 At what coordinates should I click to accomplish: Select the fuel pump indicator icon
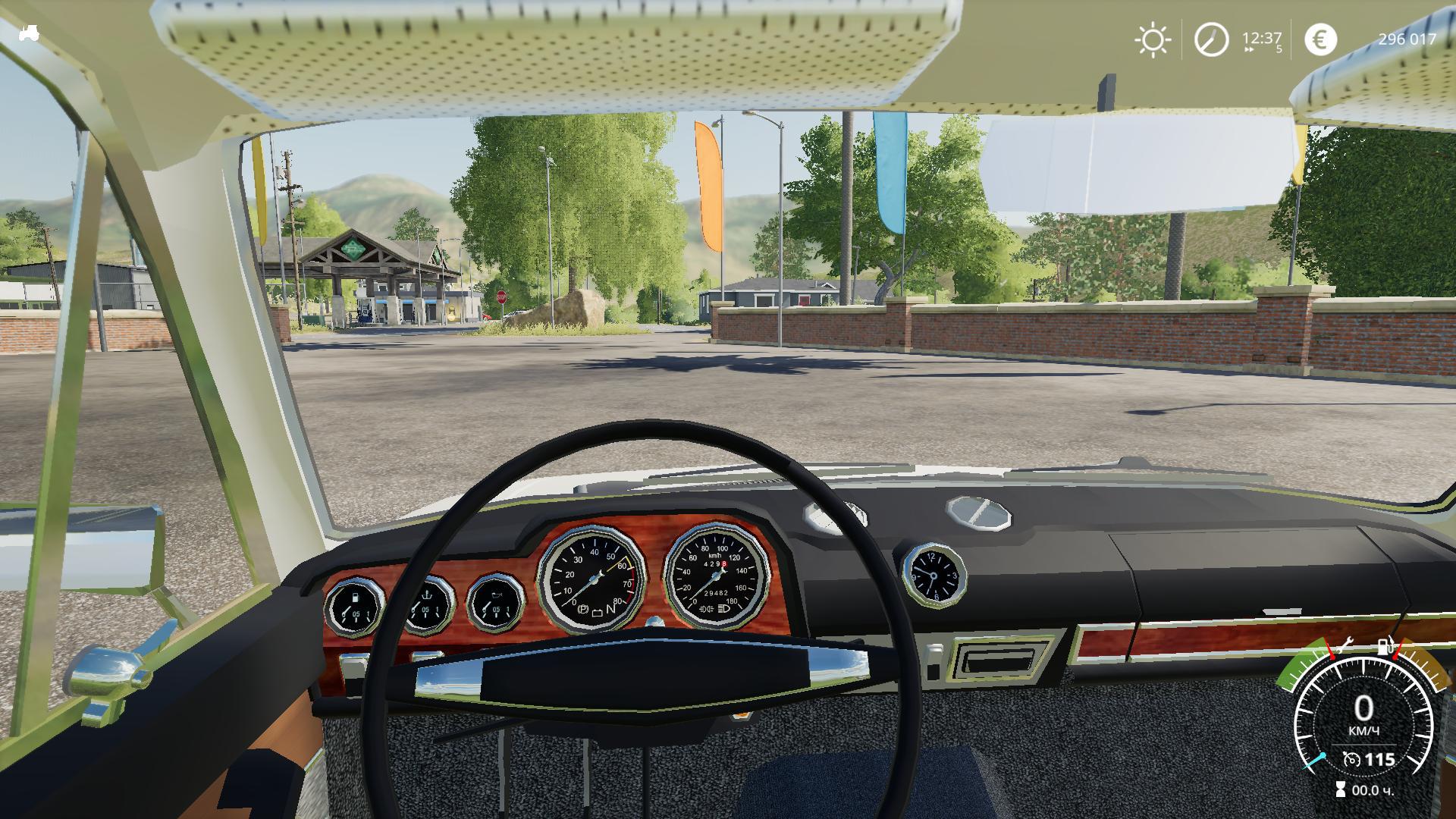coord(1385,647)
